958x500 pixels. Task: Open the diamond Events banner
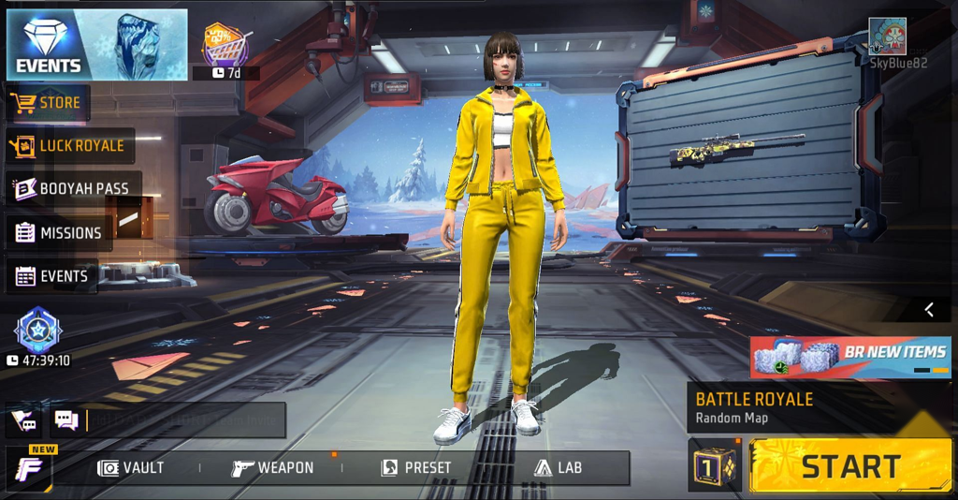point(97,44)
